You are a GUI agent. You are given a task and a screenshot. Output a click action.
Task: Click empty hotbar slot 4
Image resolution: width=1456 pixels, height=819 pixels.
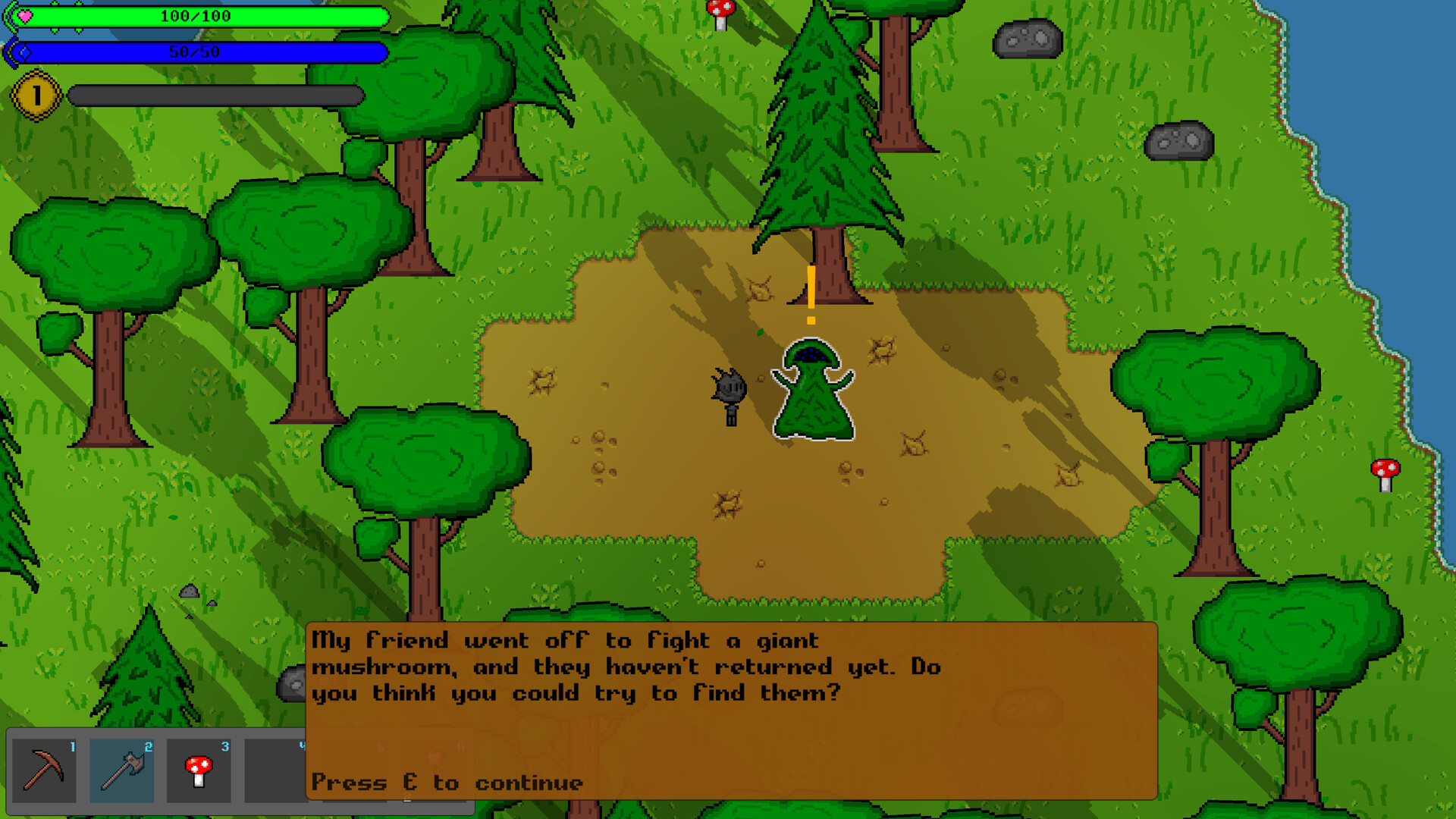coord(275,770)
